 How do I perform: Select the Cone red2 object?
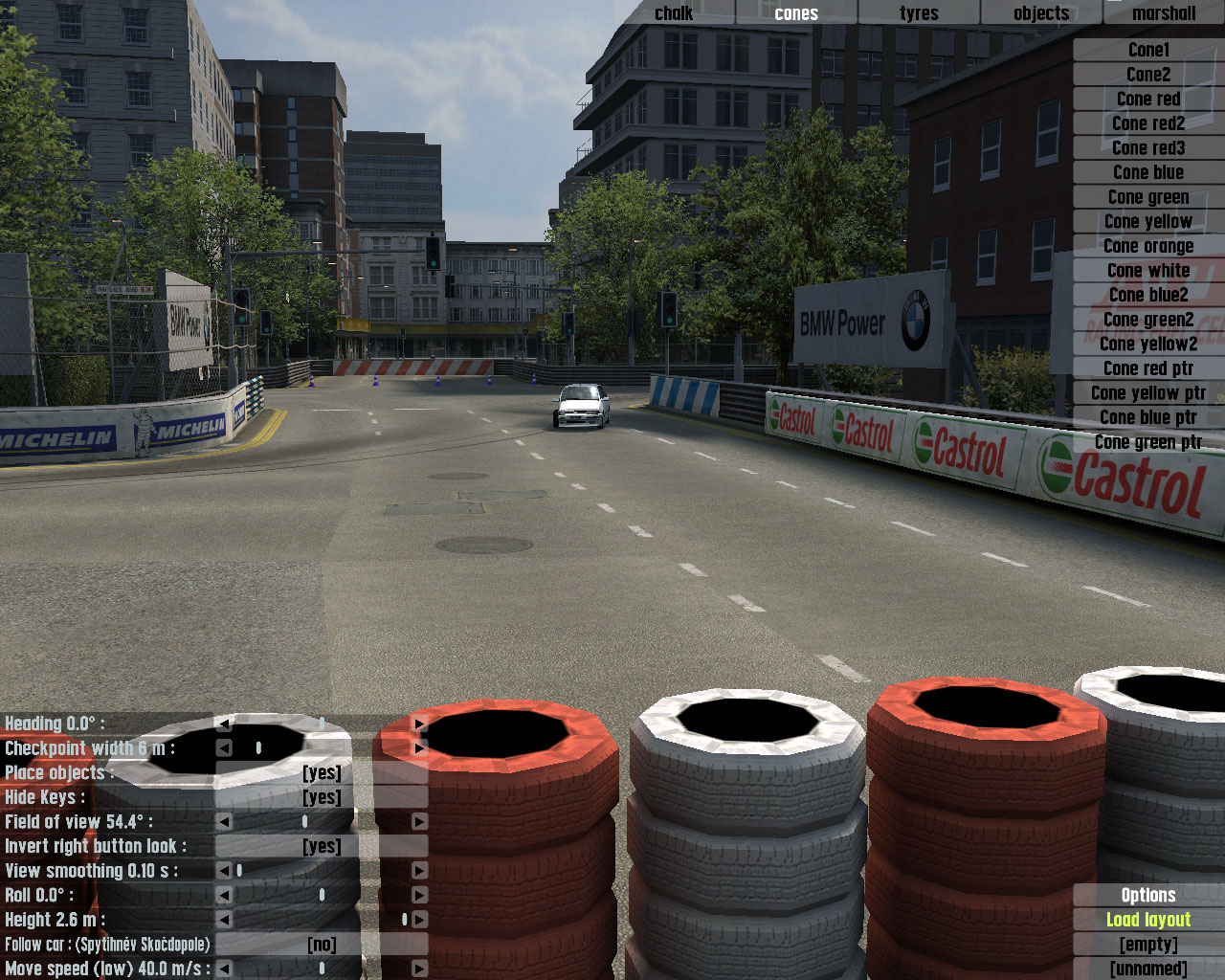[1148, 123]
